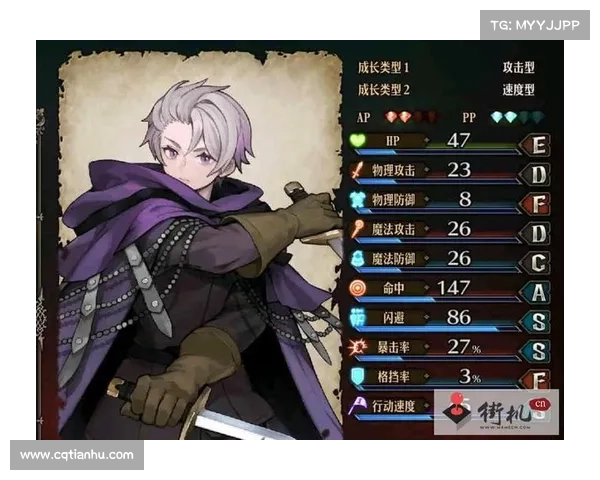Select the 物理攻击 stat row
This screenshot has width=600, height=480.
(450, 171)
